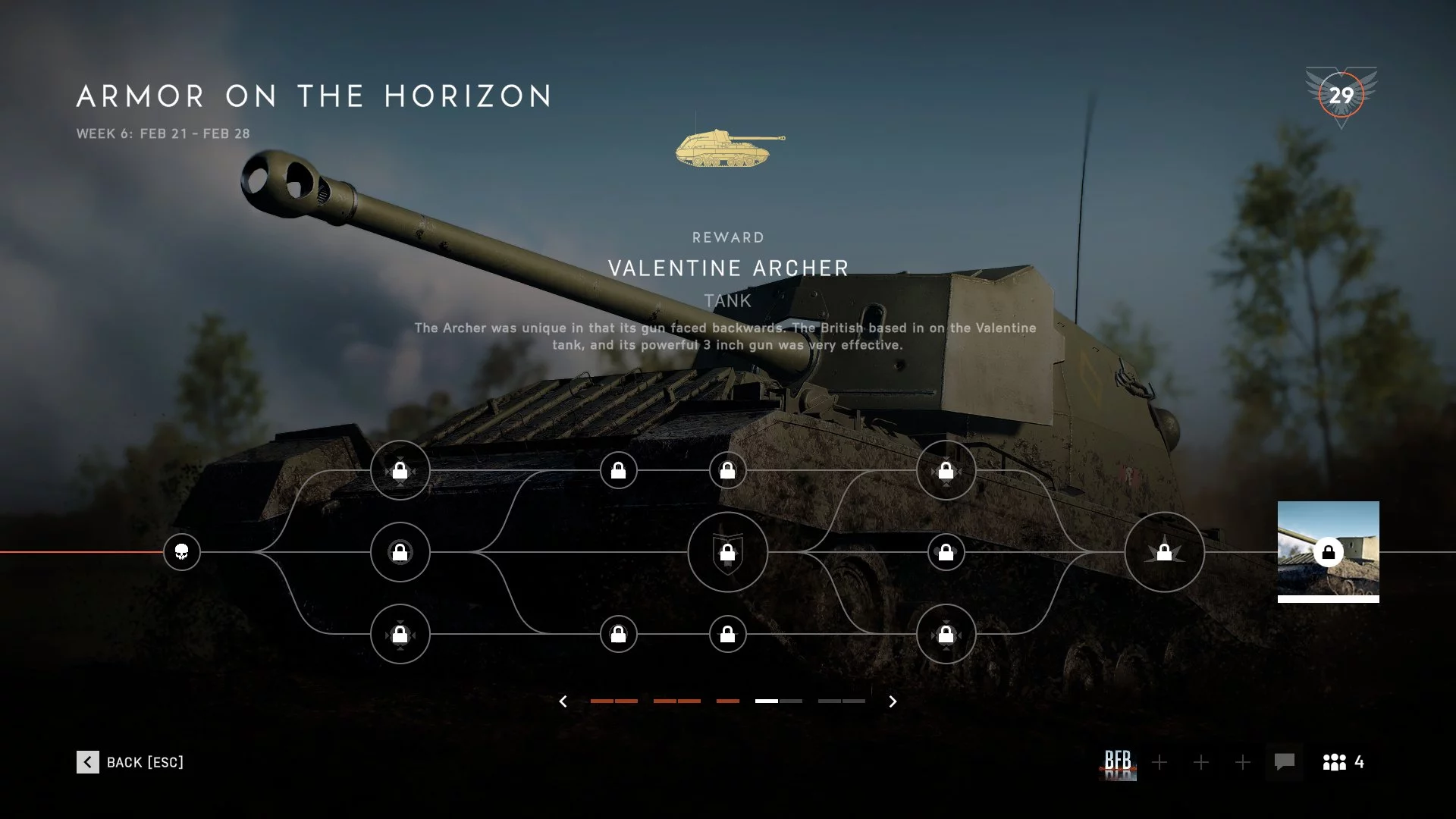Click the gold tank reward icon
This screenshot has width=1456, height=819.
tap(730, 148)
